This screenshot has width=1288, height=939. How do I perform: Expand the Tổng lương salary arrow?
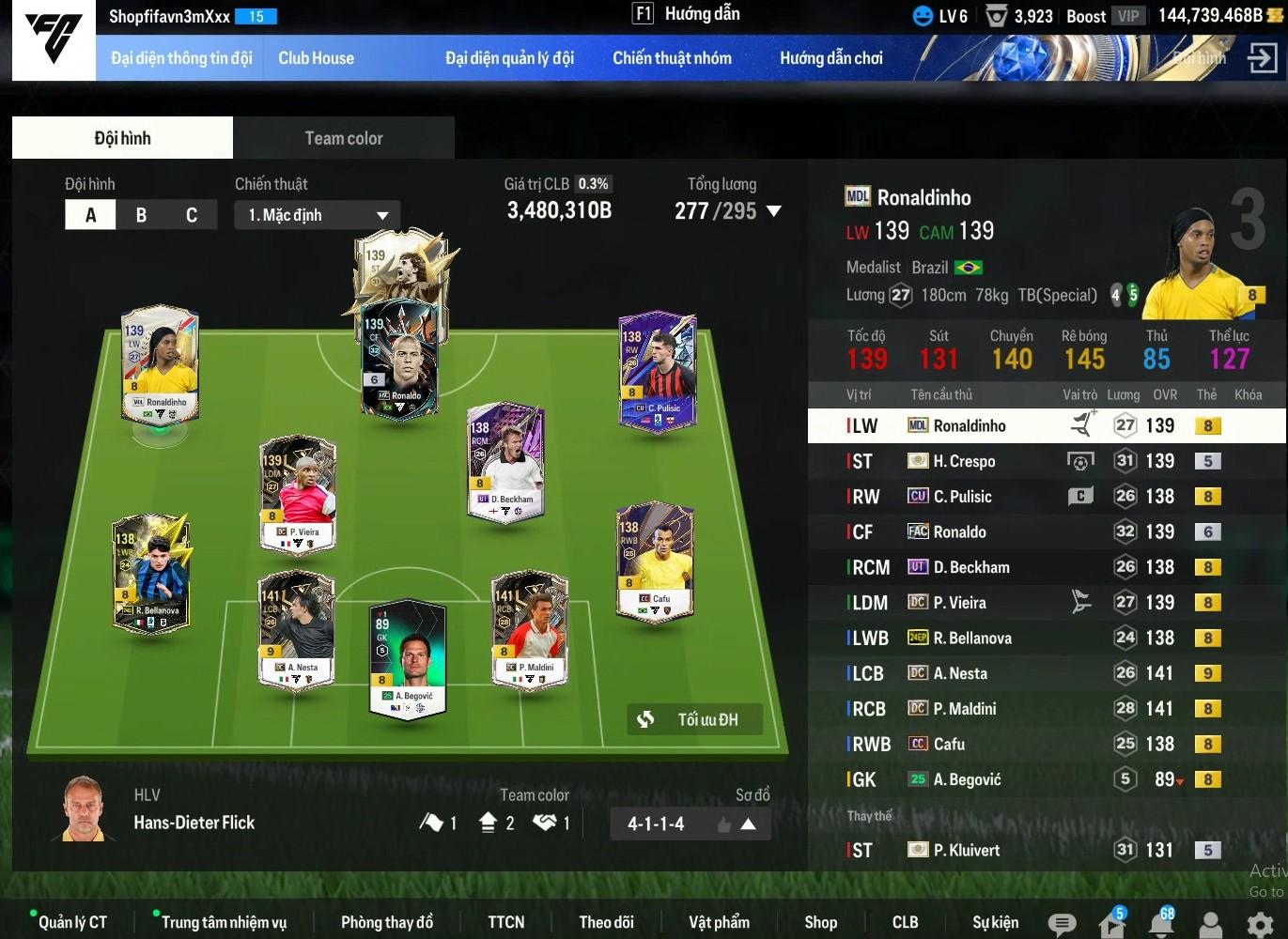pos(774,211)
